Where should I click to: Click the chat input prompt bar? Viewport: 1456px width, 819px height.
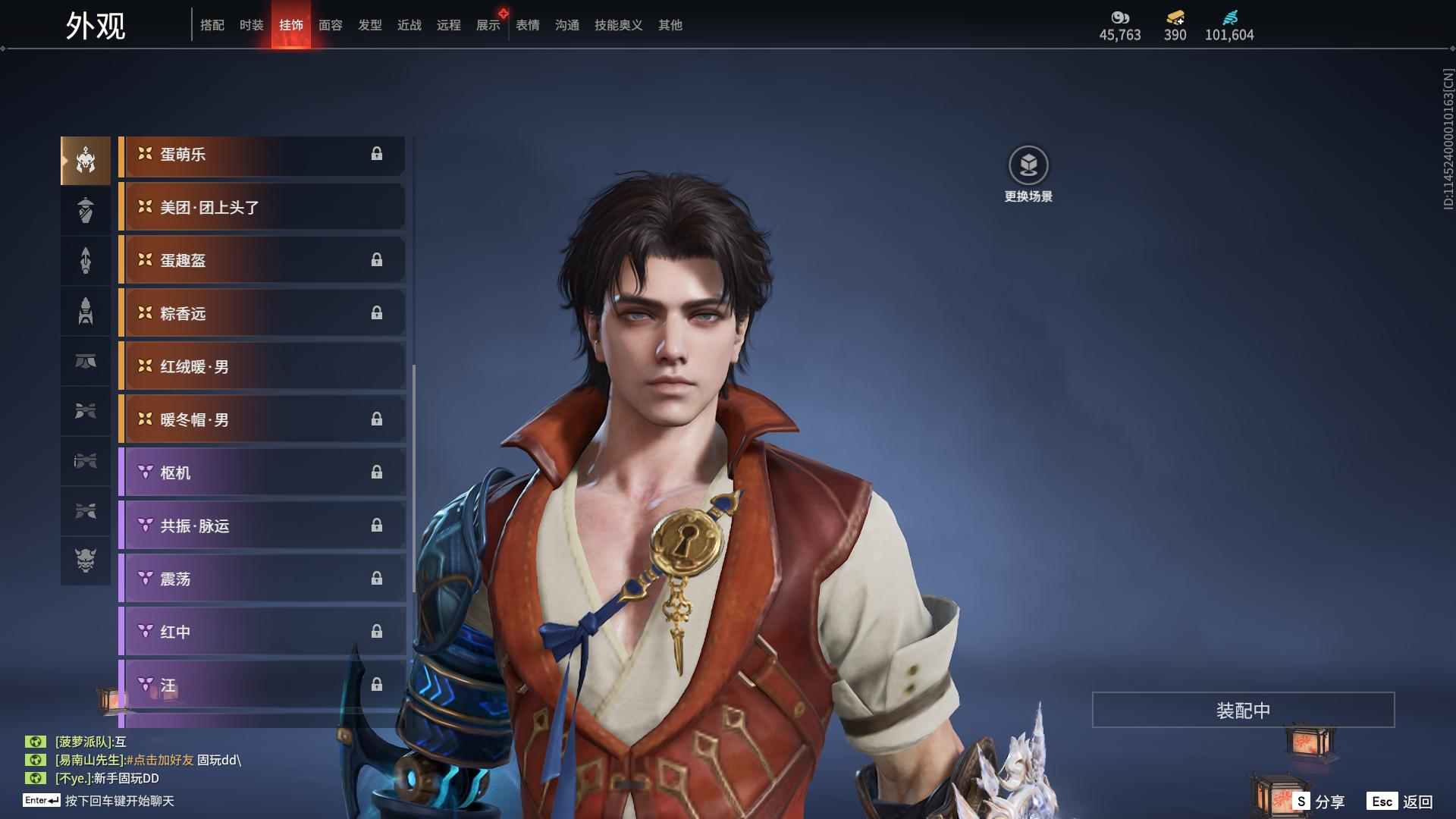119,801
